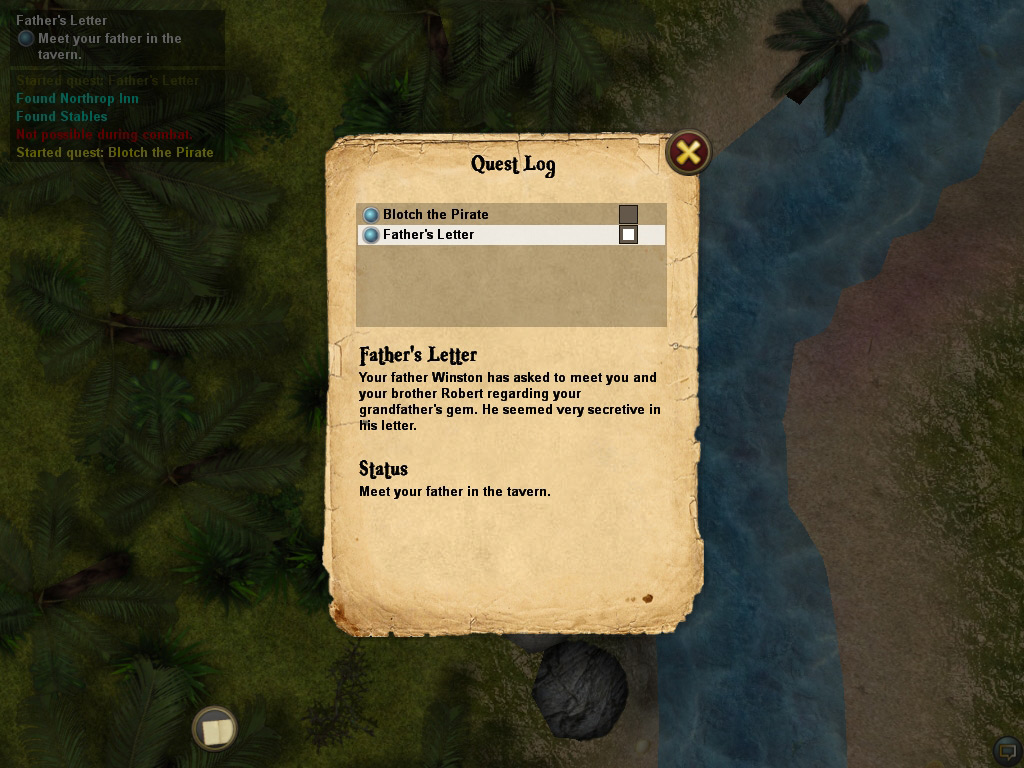This screenshot has width=1024, height=768.
Task: Toggle tracking checkbox for Blotch the Pirate
Action: (x=628, y=214)
